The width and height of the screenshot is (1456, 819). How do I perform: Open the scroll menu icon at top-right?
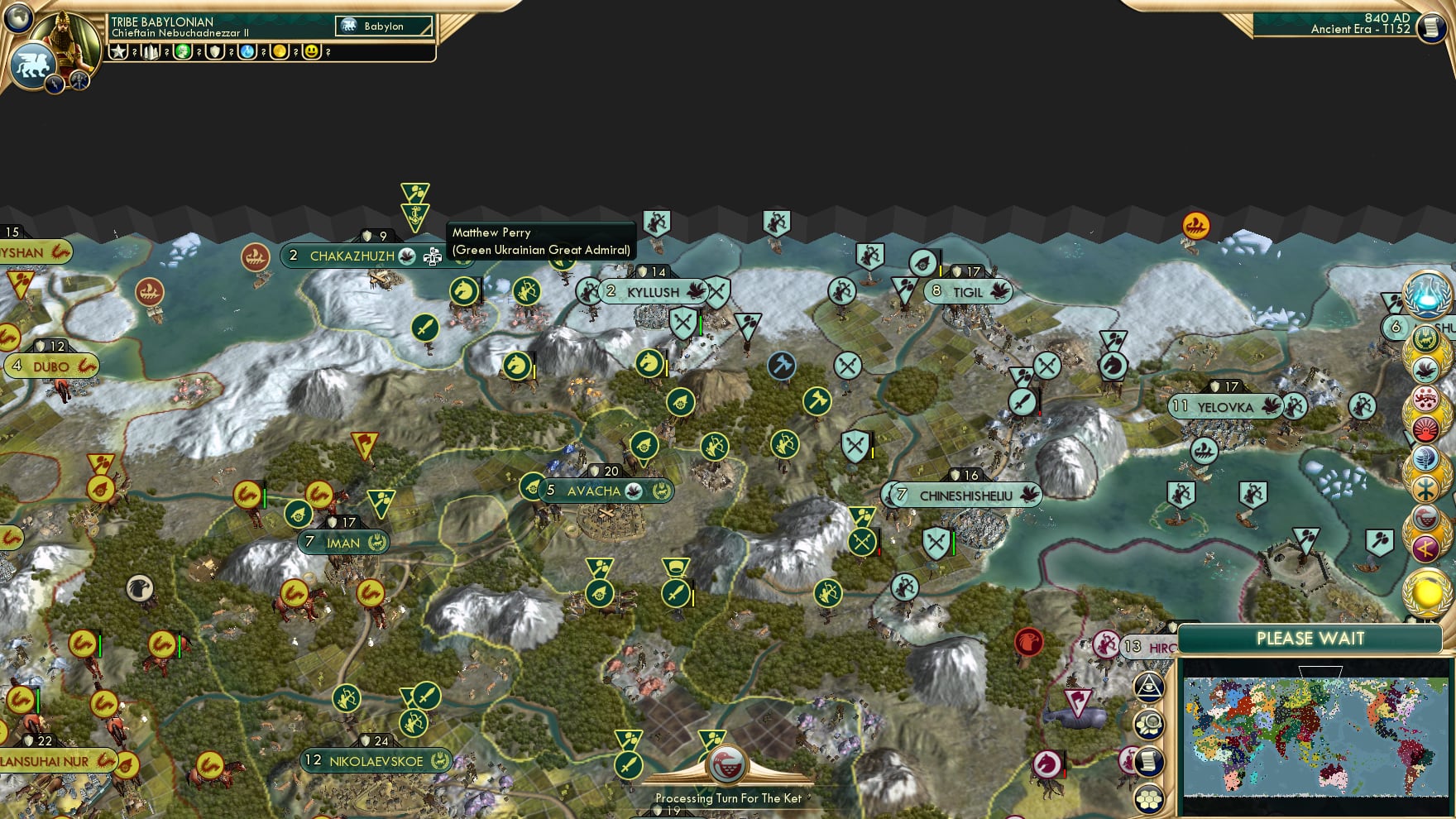(x=1430, y=28)
